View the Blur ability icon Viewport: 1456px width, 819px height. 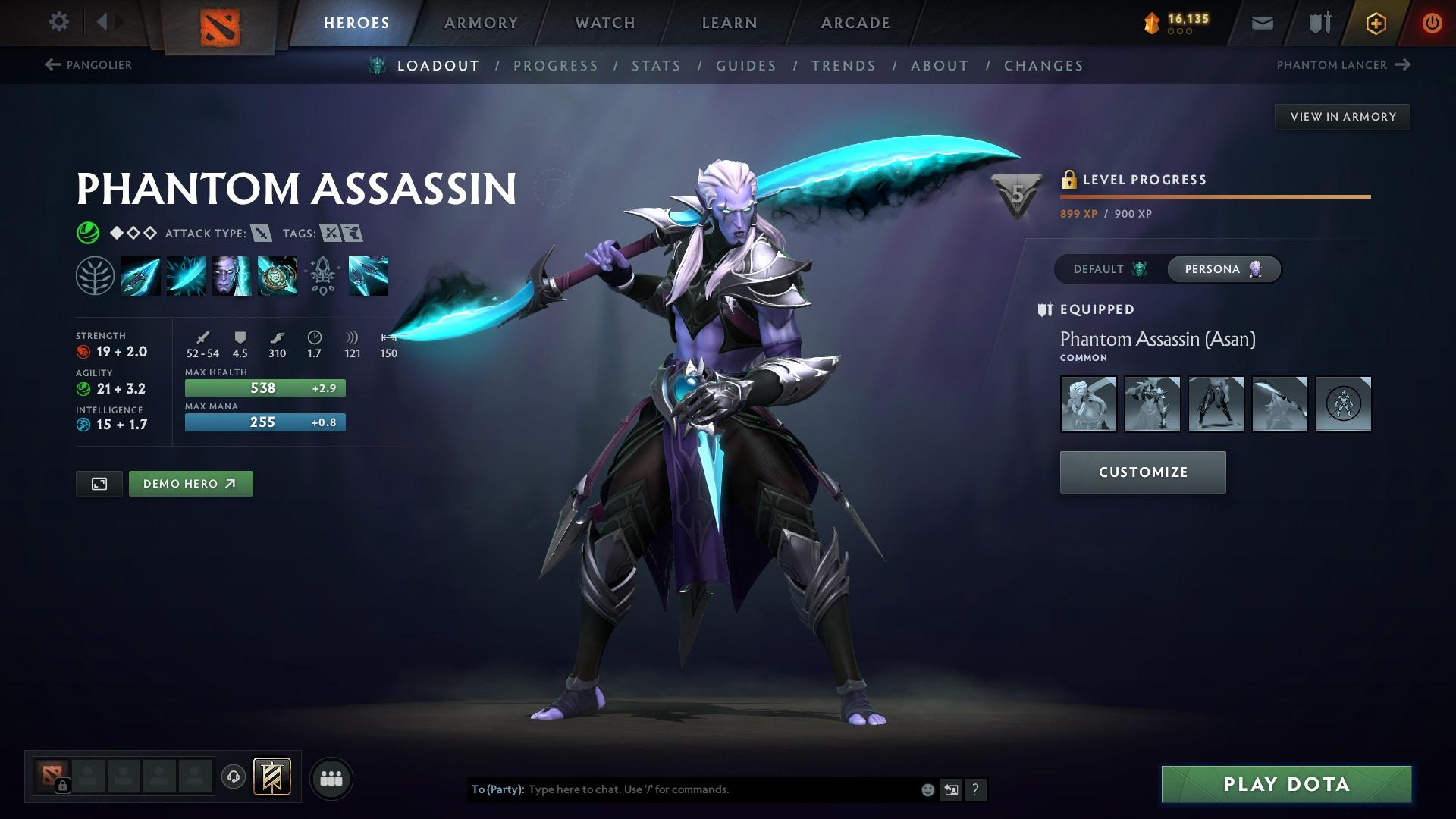click(x=231, y=275)
